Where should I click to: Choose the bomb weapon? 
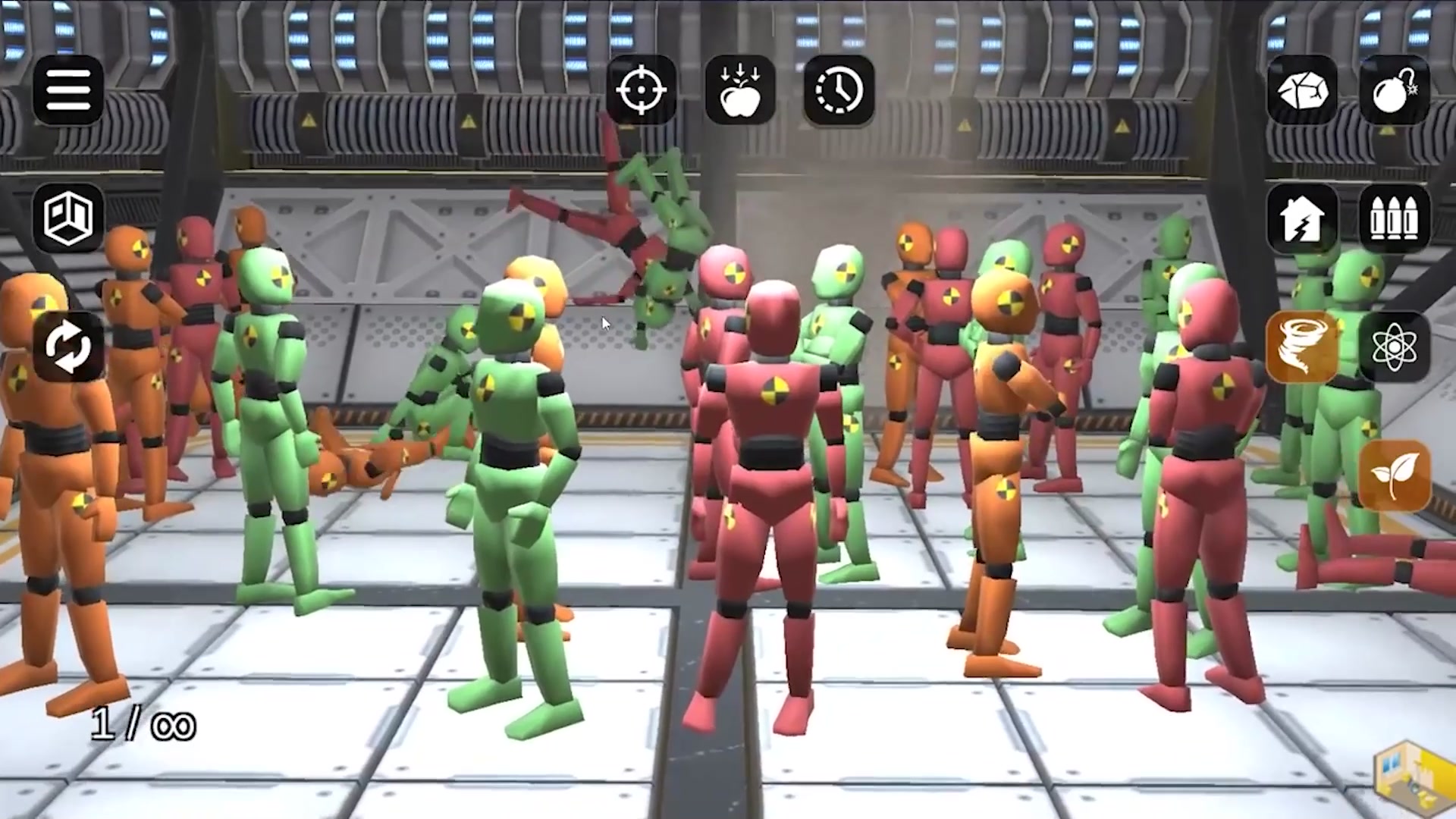pos(1395,90)
